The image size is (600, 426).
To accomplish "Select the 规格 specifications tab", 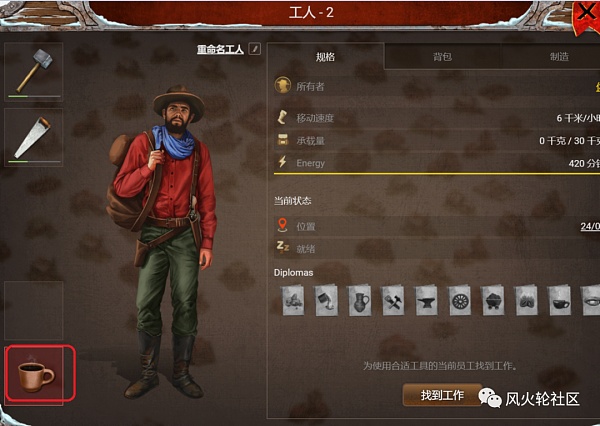I will pos(326,57).
